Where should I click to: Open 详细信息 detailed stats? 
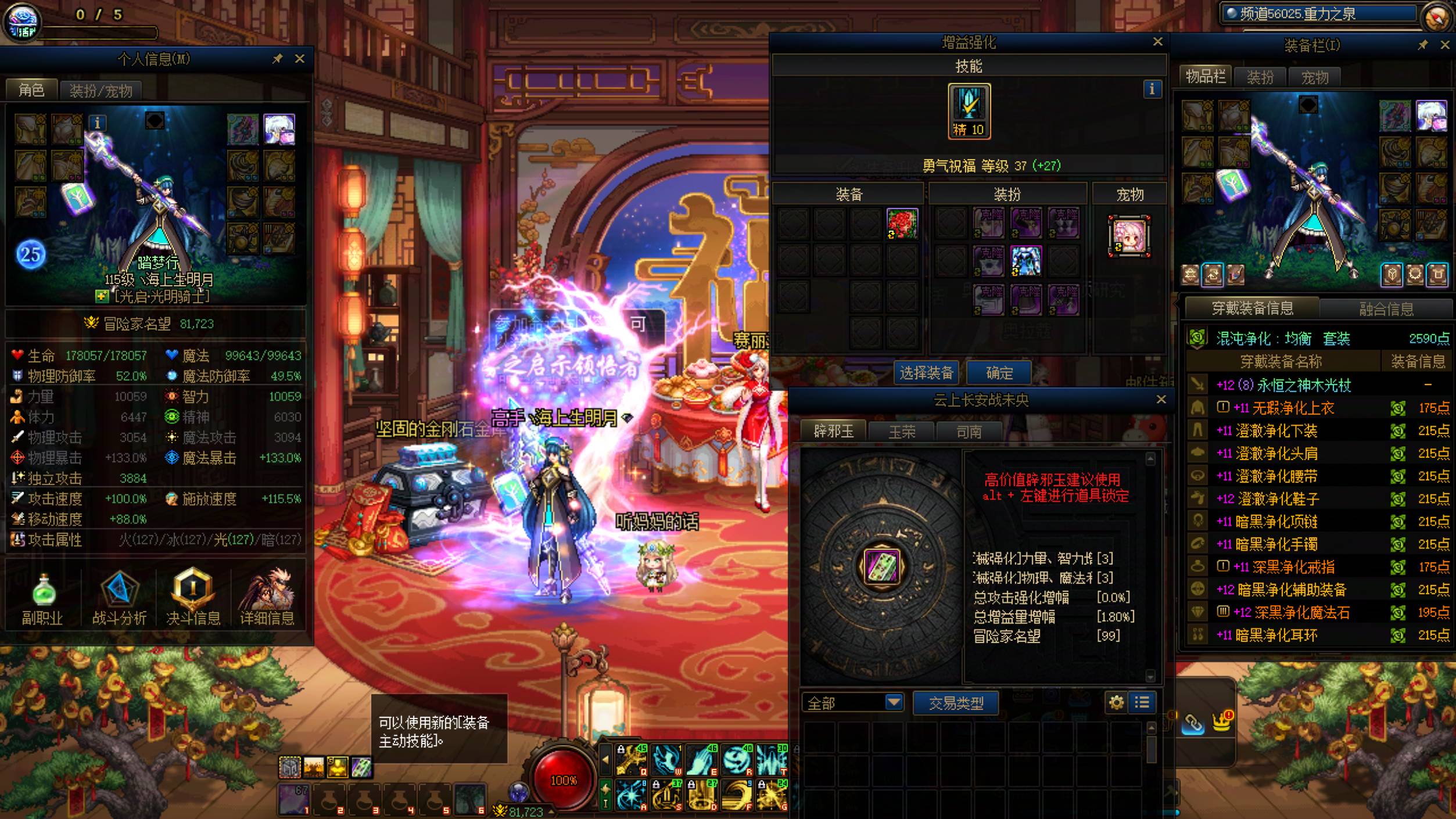(267, 598)
